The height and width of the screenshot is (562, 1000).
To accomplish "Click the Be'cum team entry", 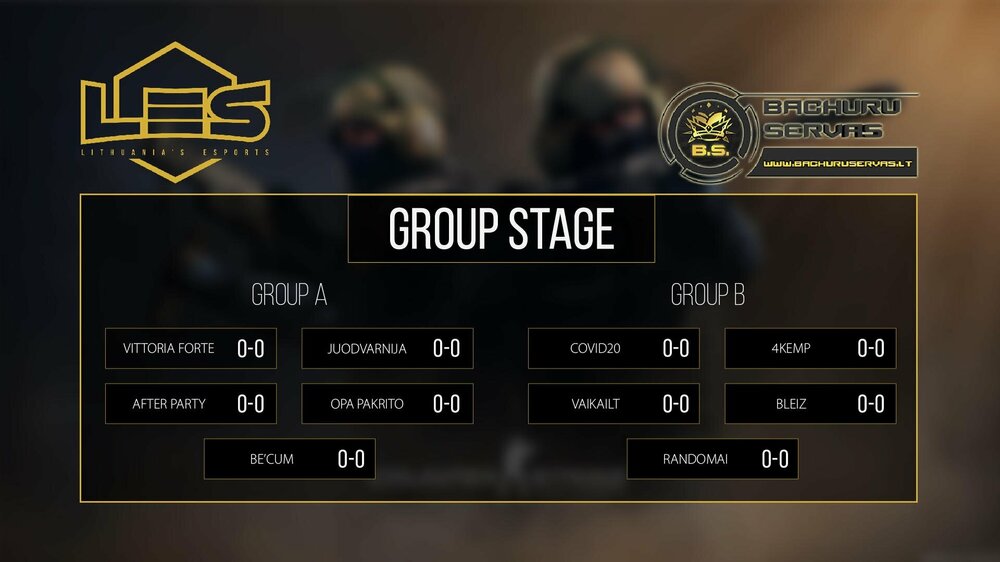I will point(289,459).
